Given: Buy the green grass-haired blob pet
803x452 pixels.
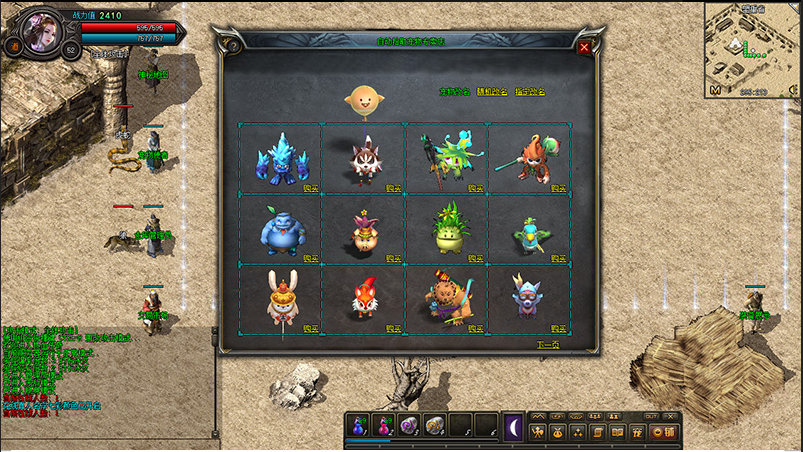Looking at the screenshot, I should [x=476, y=257].
